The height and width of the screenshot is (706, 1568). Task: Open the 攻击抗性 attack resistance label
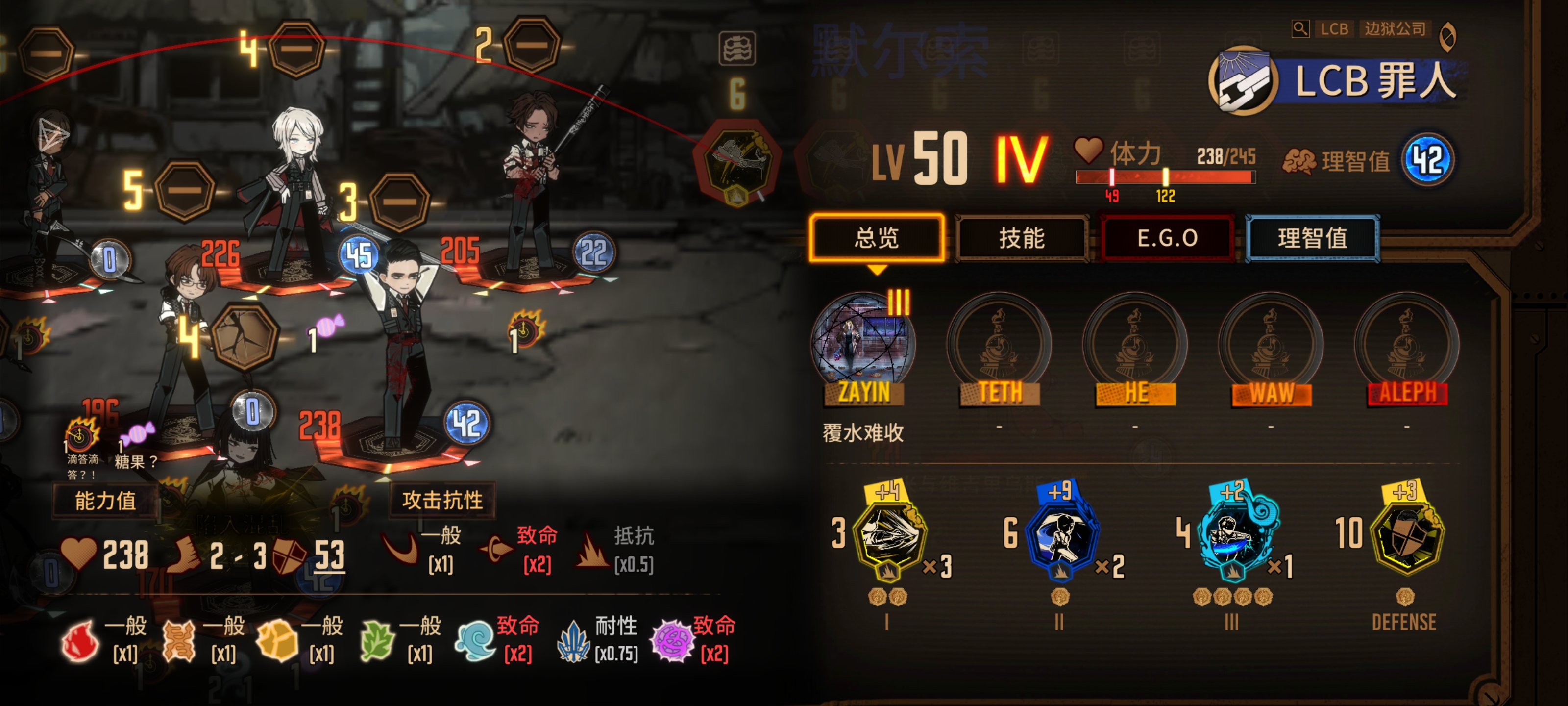click(442, 500)
